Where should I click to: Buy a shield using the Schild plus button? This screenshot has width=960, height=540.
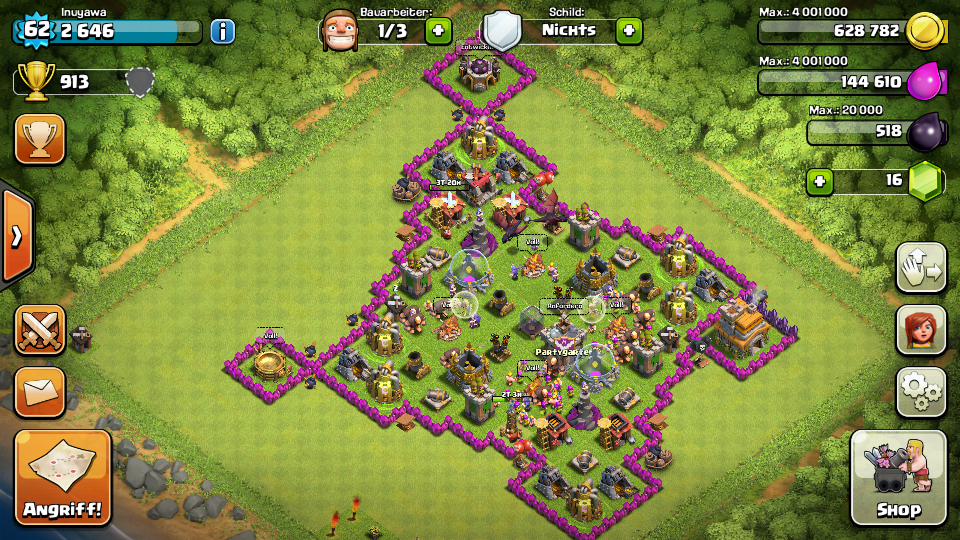point(629,31)
